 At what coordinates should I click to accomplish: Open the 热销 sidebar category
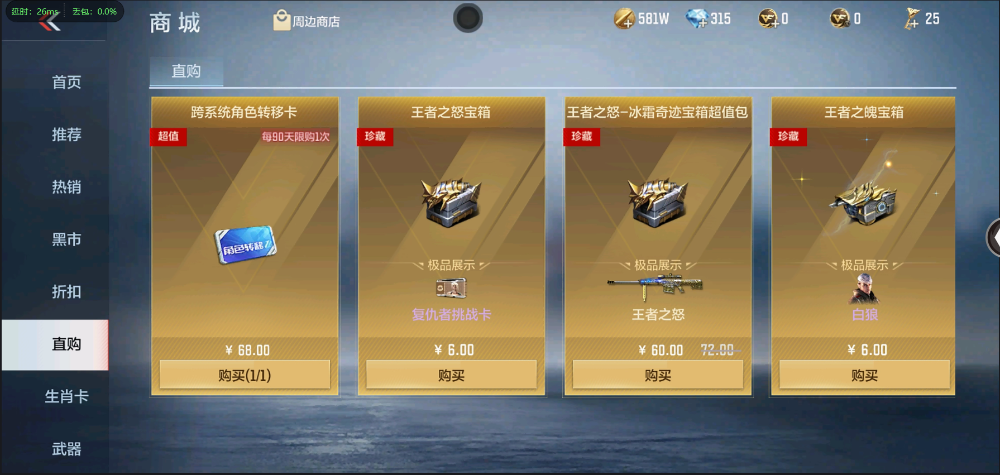point(66,187)
